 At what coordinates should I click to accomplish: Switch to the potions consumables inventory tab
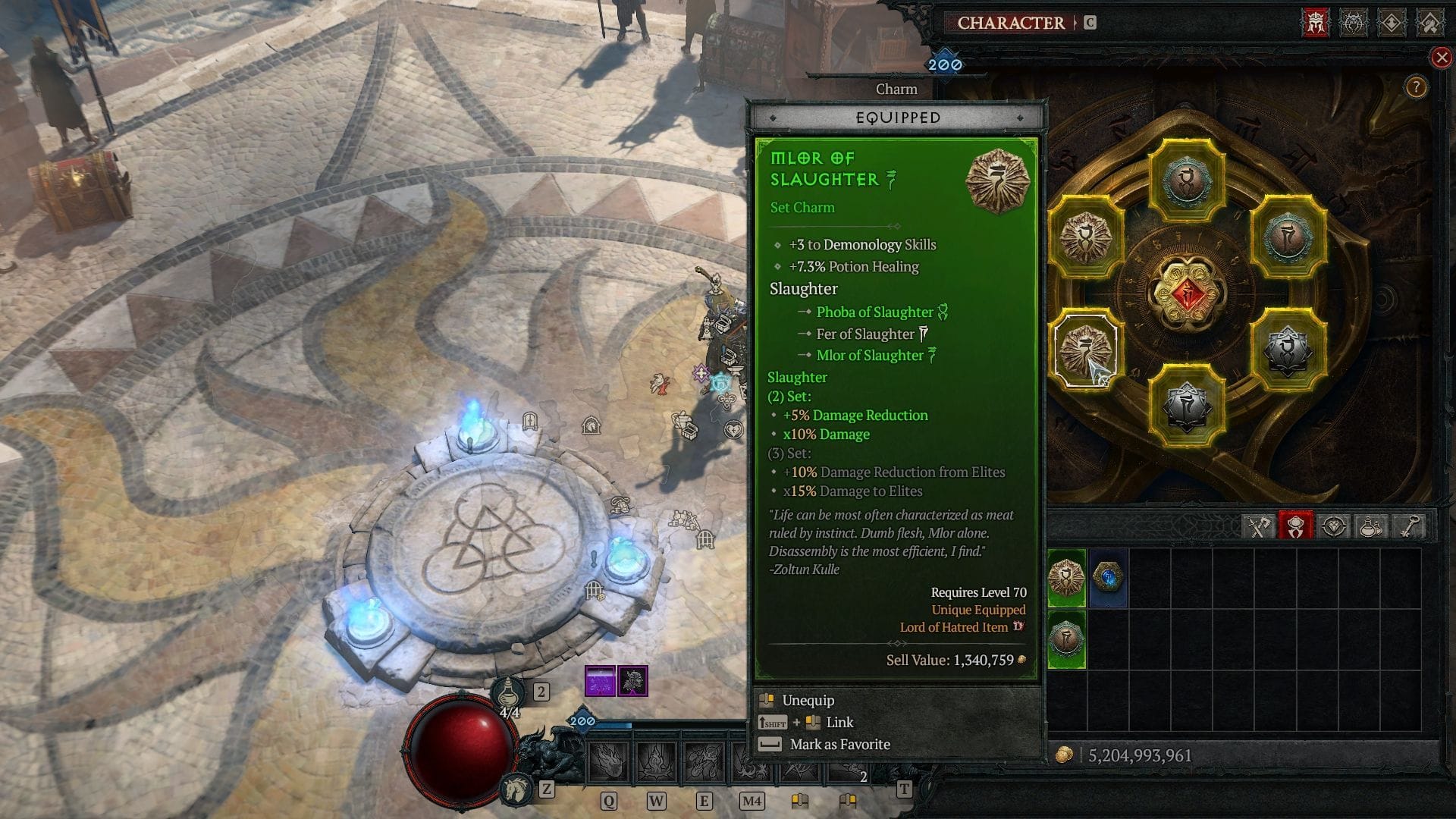(1370, 525)
